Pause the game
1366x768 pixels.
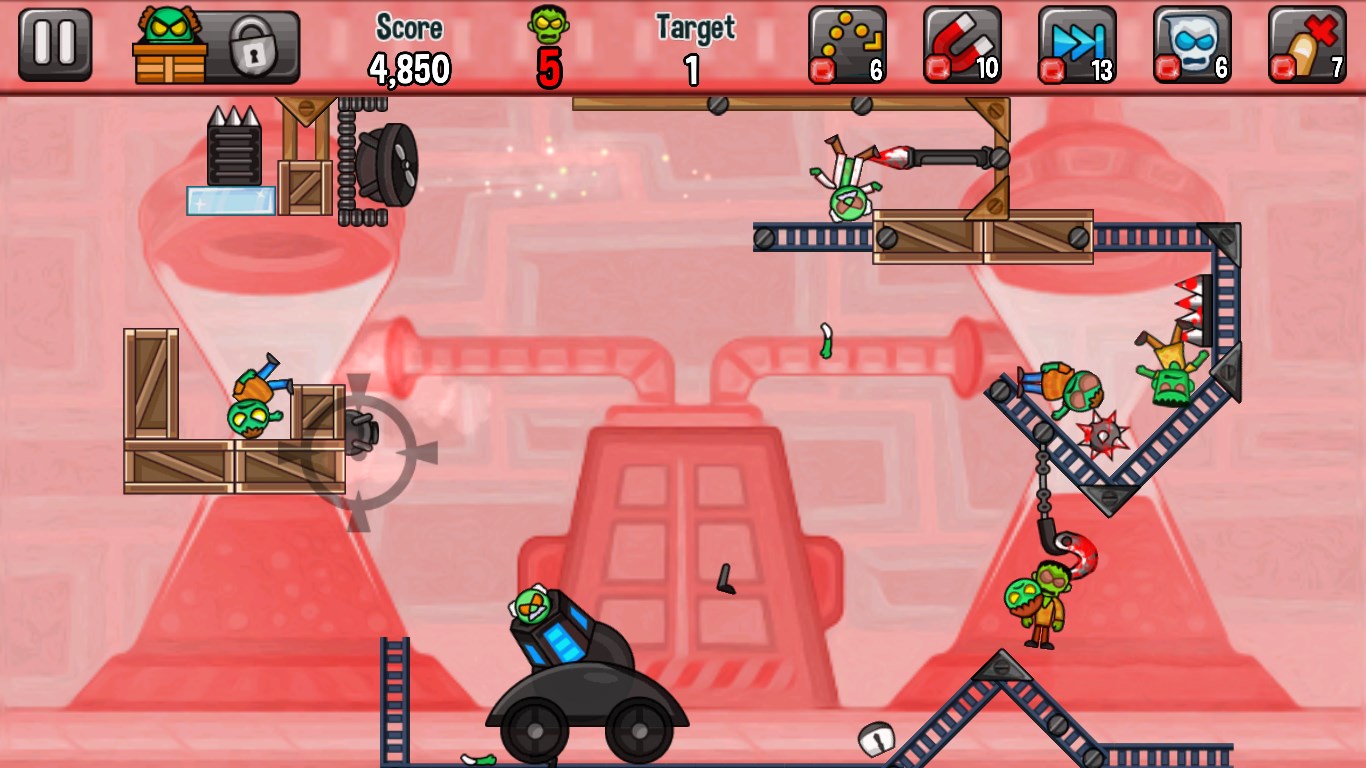pos(55,45)
